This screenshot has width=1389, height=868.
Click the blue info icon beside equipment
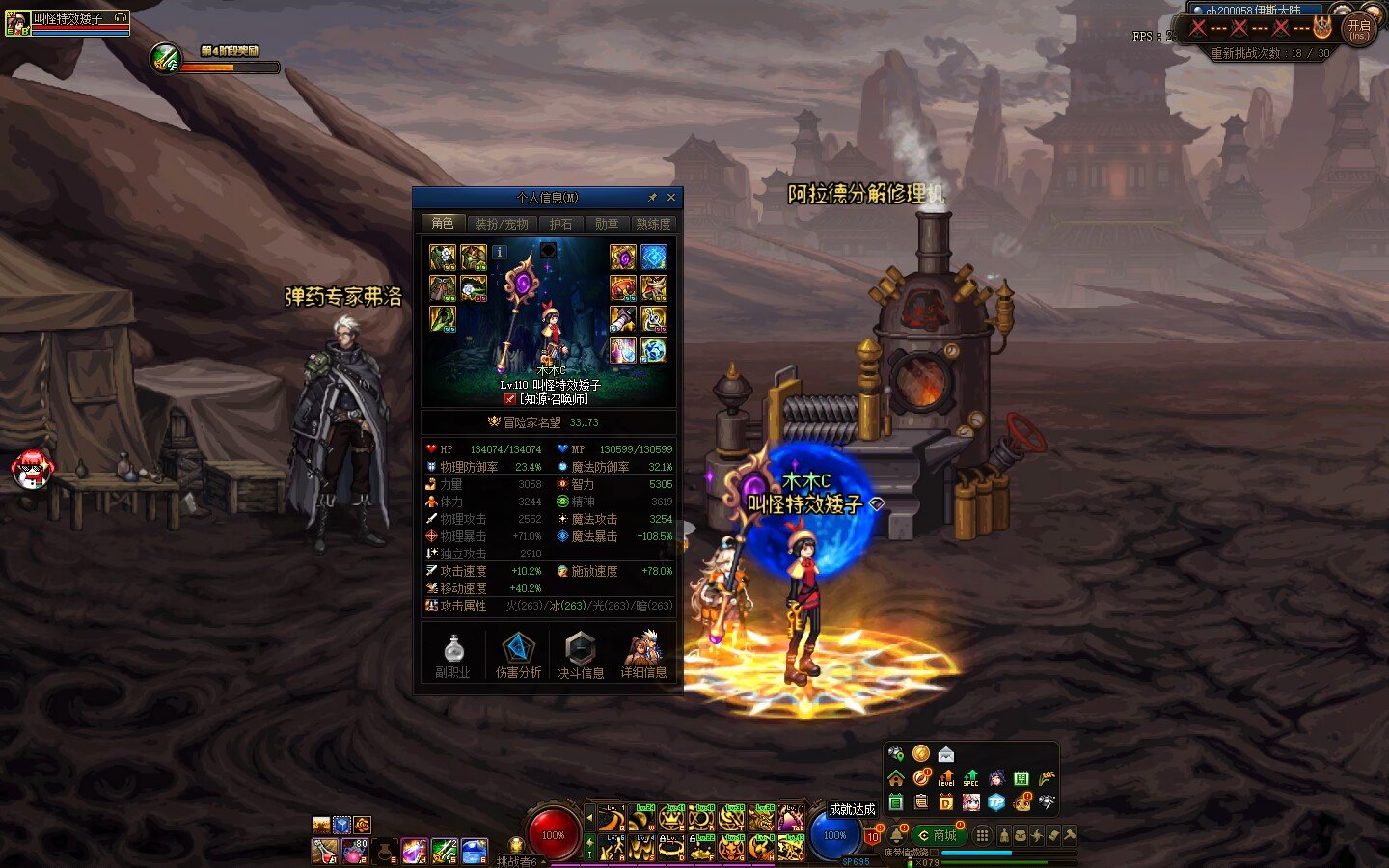coord(499,252)
